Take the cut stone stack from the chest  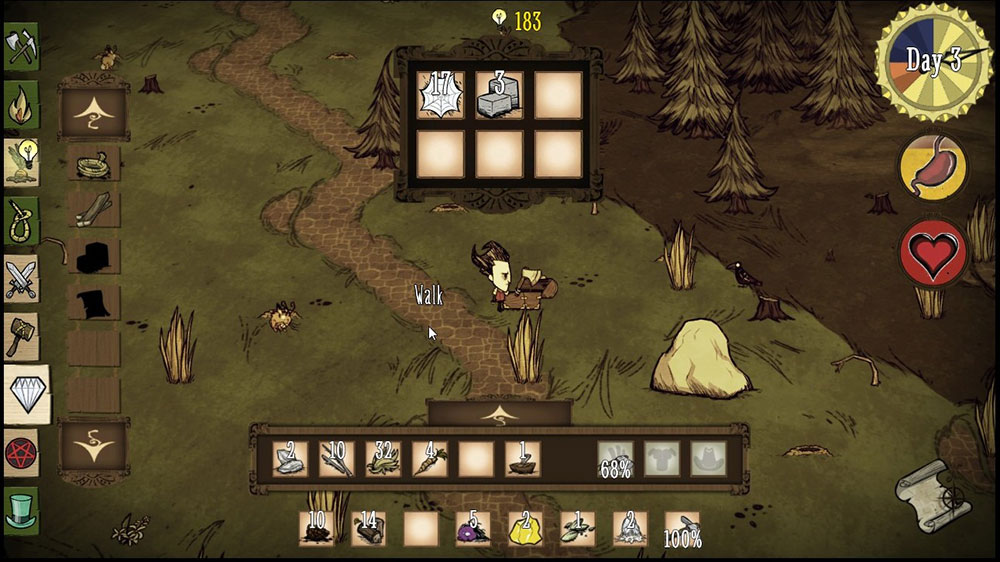499,96
